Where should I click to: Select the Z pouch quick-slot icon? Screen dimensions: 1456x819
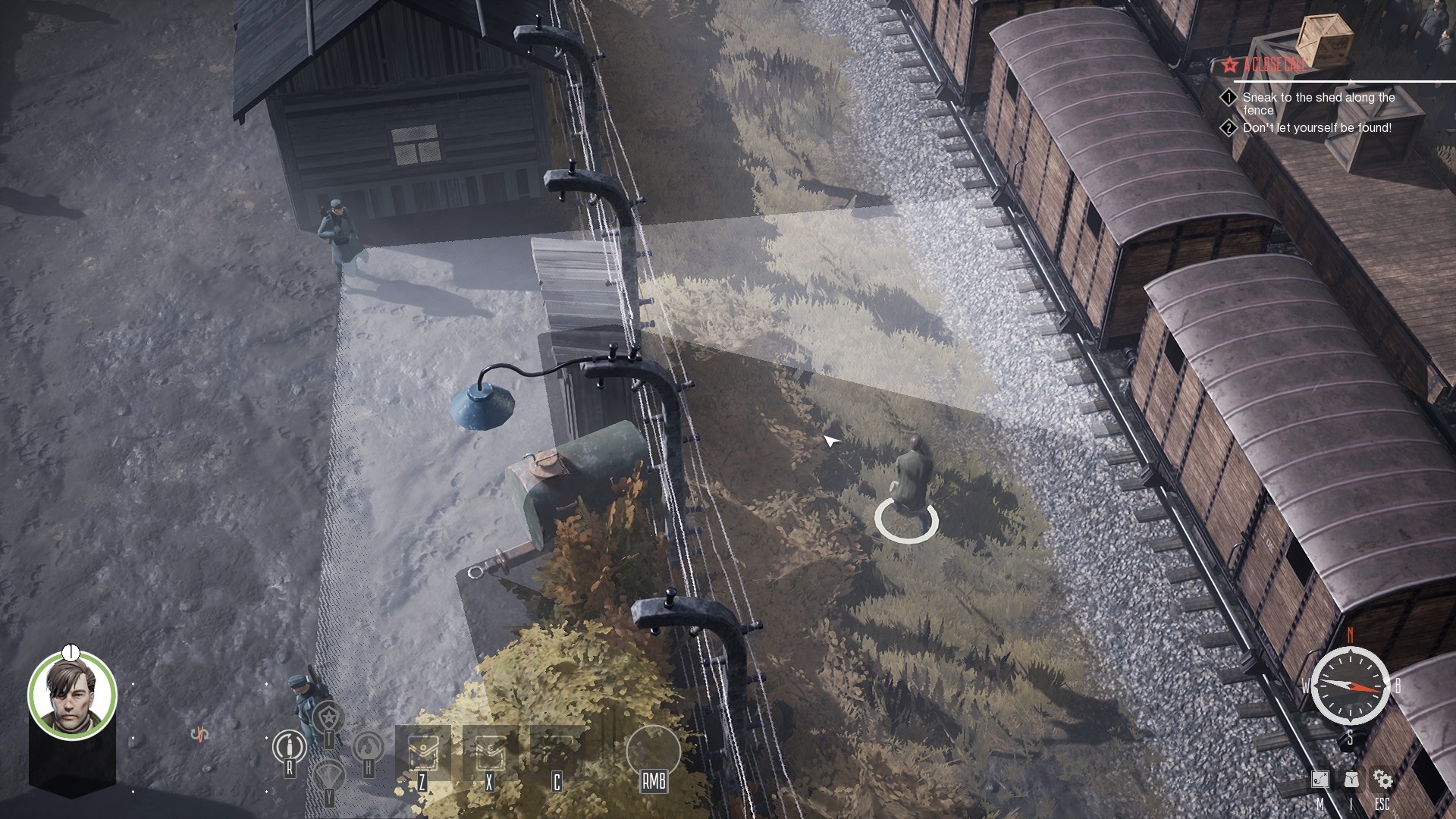(422, 752)
